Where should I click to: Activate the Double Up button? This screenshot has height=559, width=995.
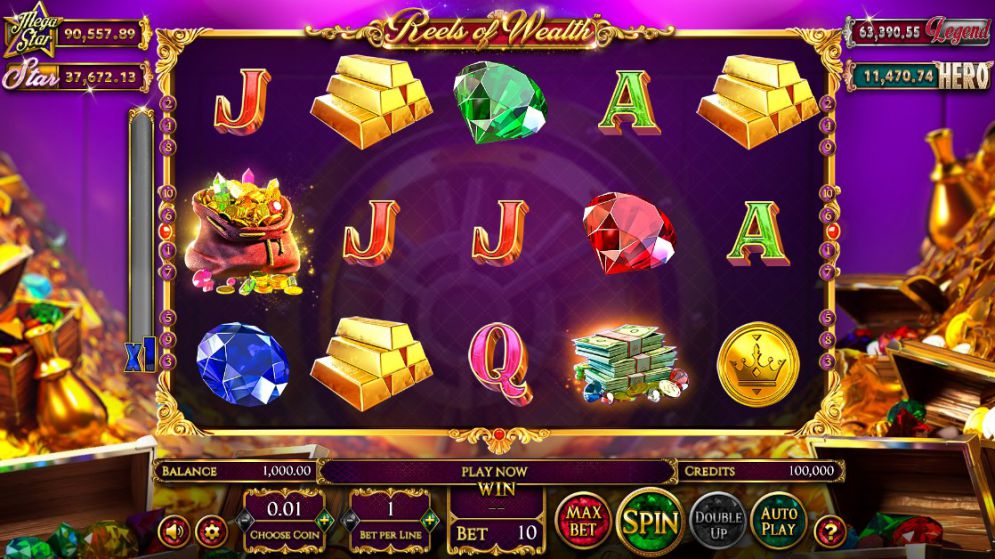716,521
